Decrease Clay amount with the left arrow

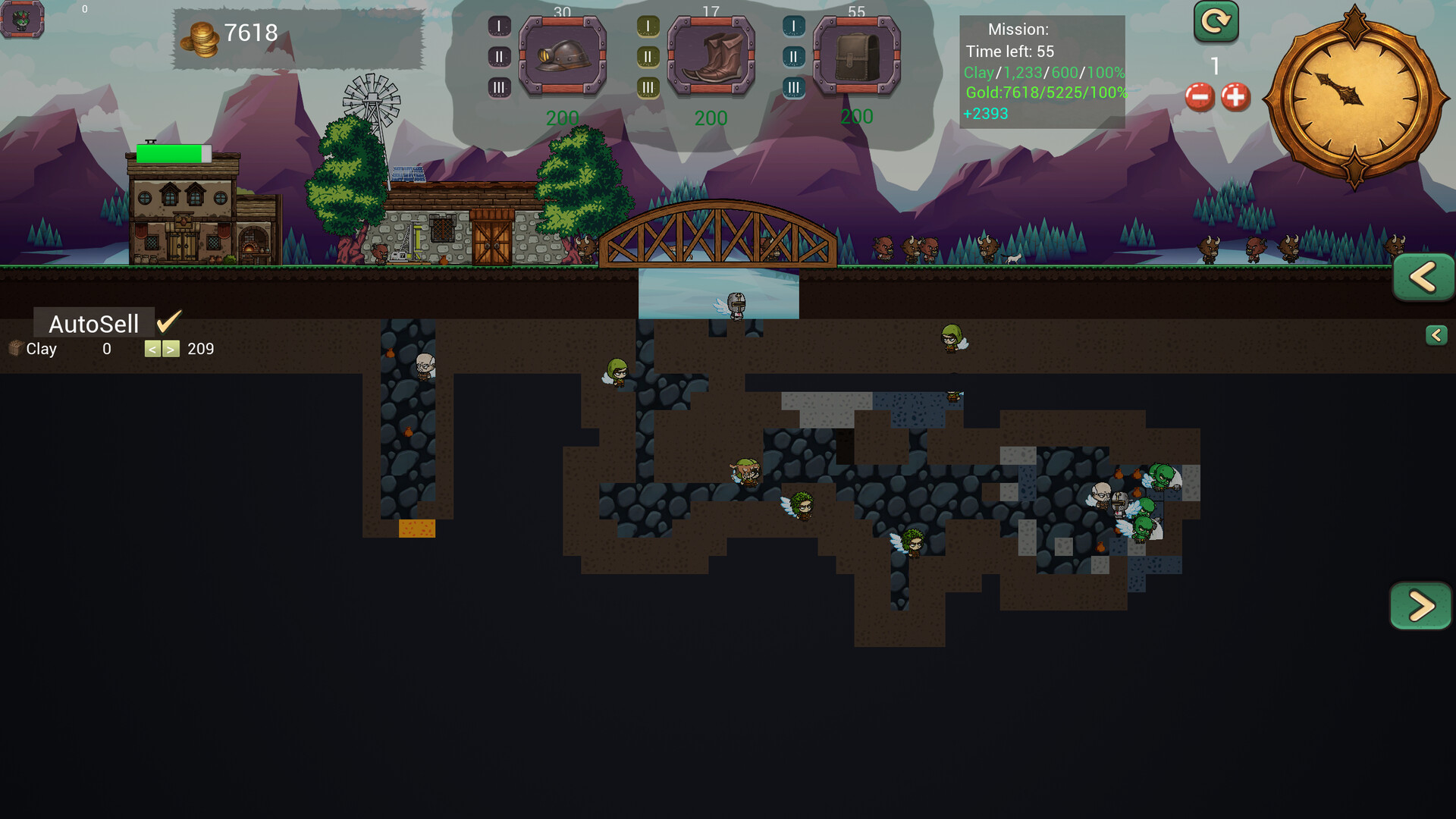click(152, 348)
